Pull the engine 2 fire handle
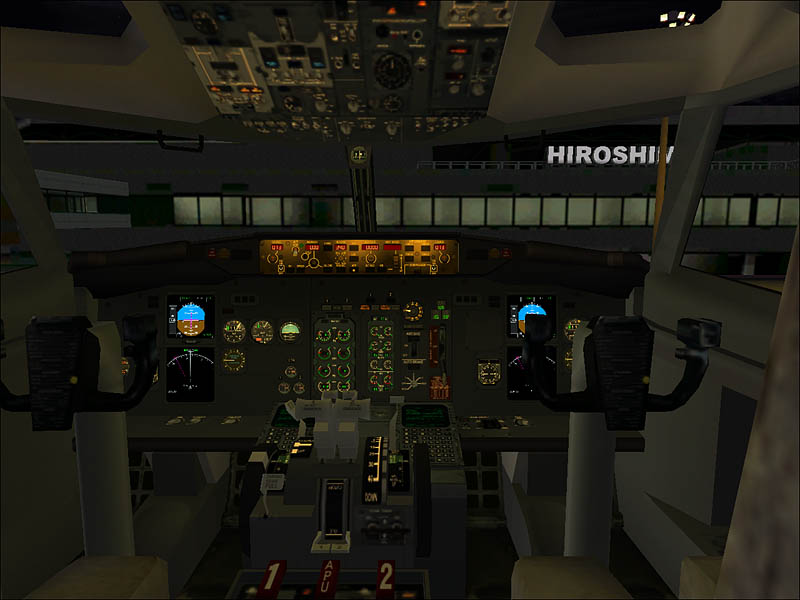 click(x=385, y=578)
